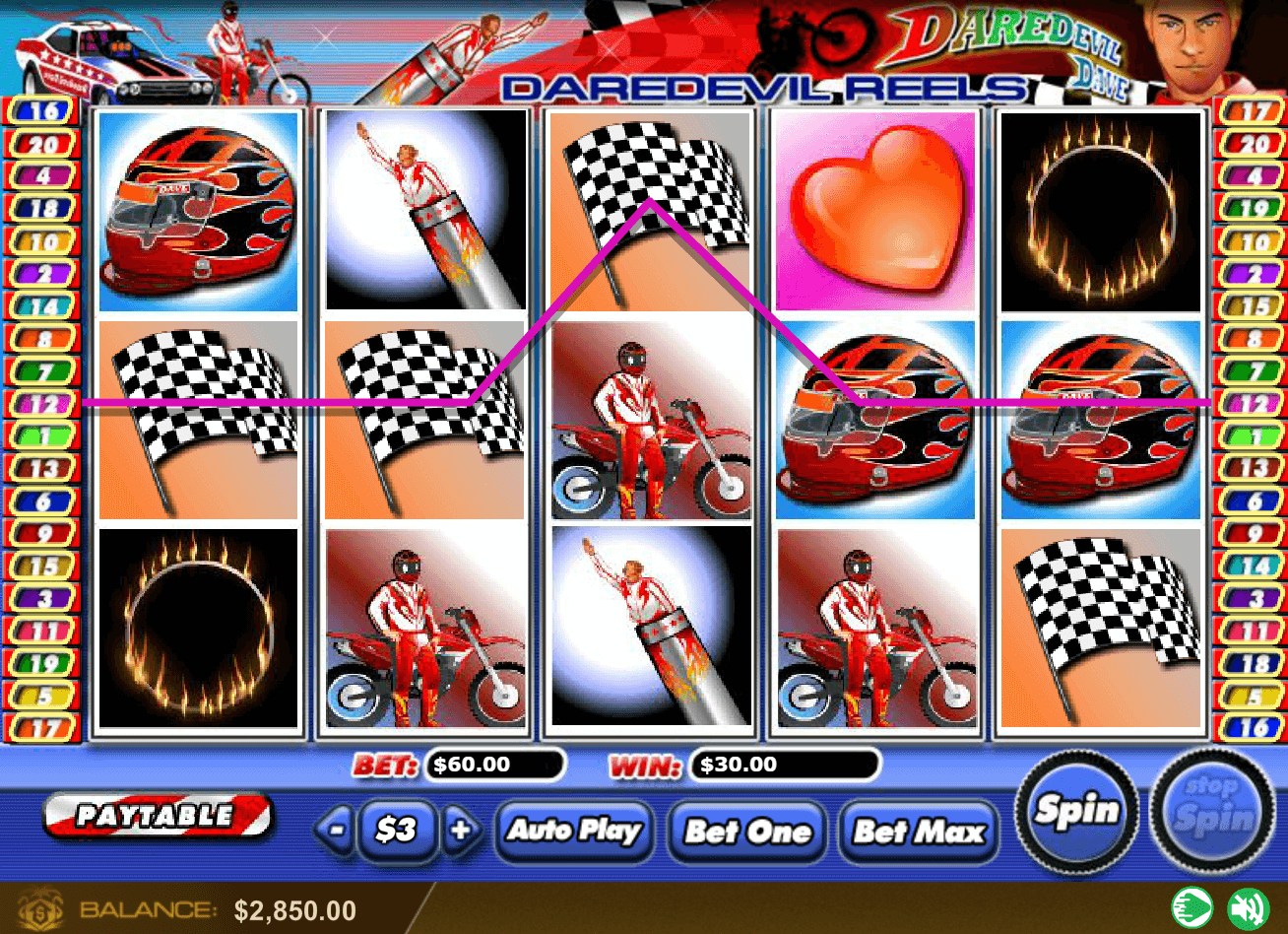Viewport: 1288px width, 934px height.
Task: Click the Bet One button
Action: tap(747, 831)
